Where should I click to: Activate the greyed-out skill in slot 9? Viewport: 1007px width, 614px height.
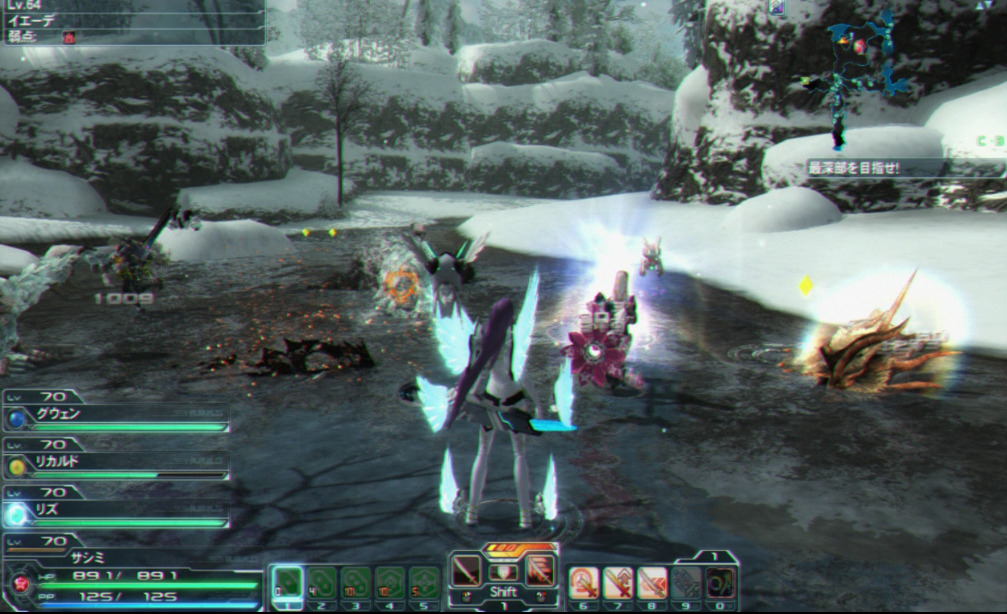pyautogui.click(x=686, y=582)
